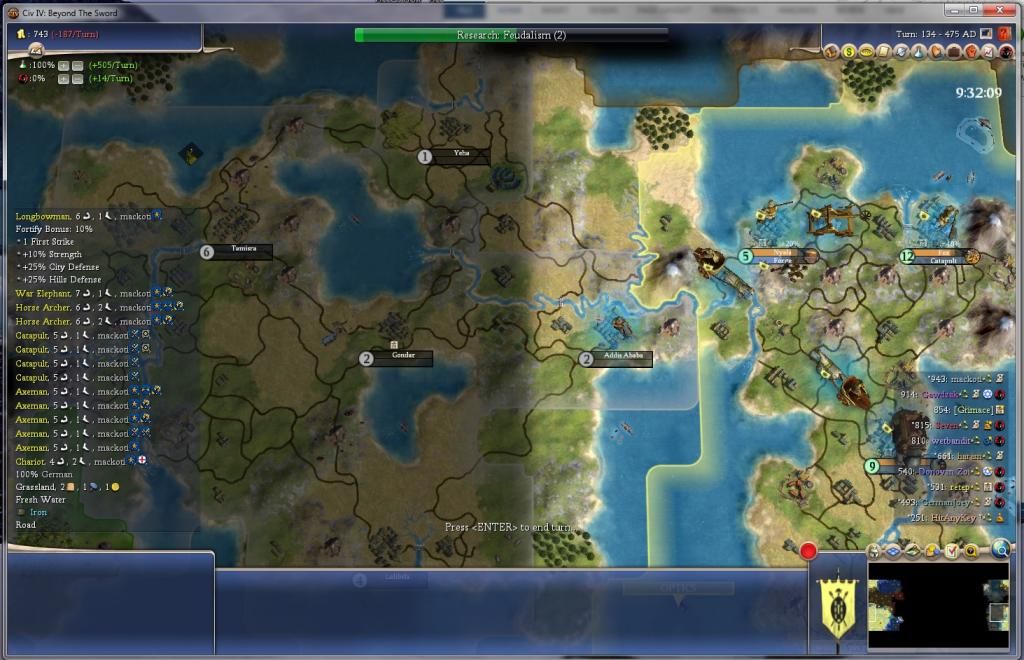Click the Feudalism research progress bar

tap(511, 35)
